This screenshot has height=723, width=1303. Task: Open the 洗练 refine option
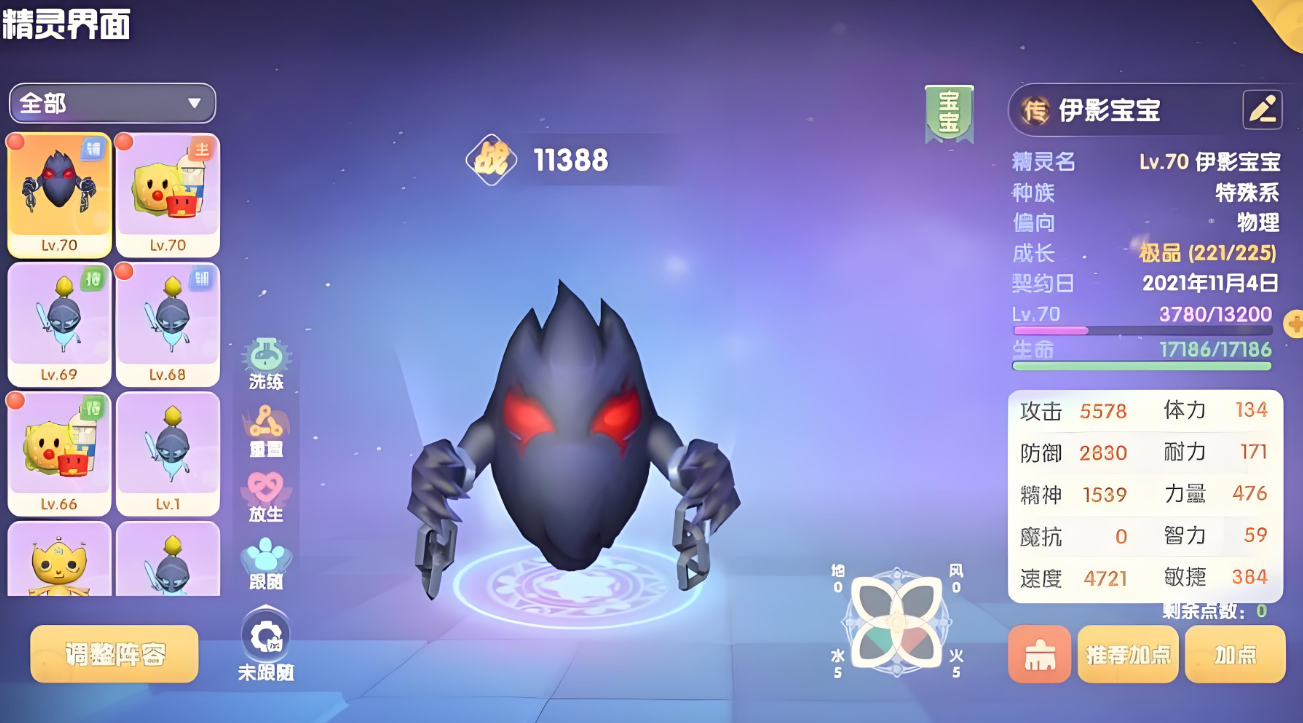[266, 364]
